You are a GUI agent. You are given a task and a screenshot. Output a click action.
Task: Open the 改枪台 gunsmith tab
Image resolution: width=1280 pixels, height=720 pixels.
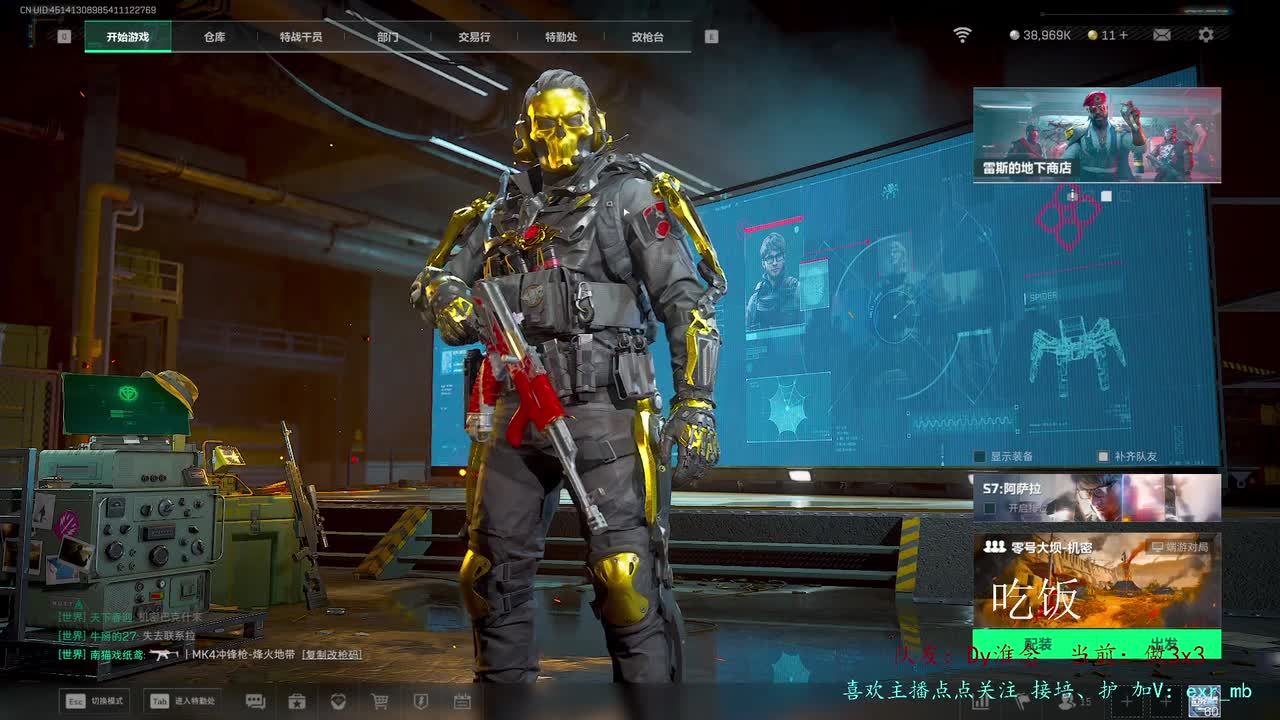click(647, 37)
